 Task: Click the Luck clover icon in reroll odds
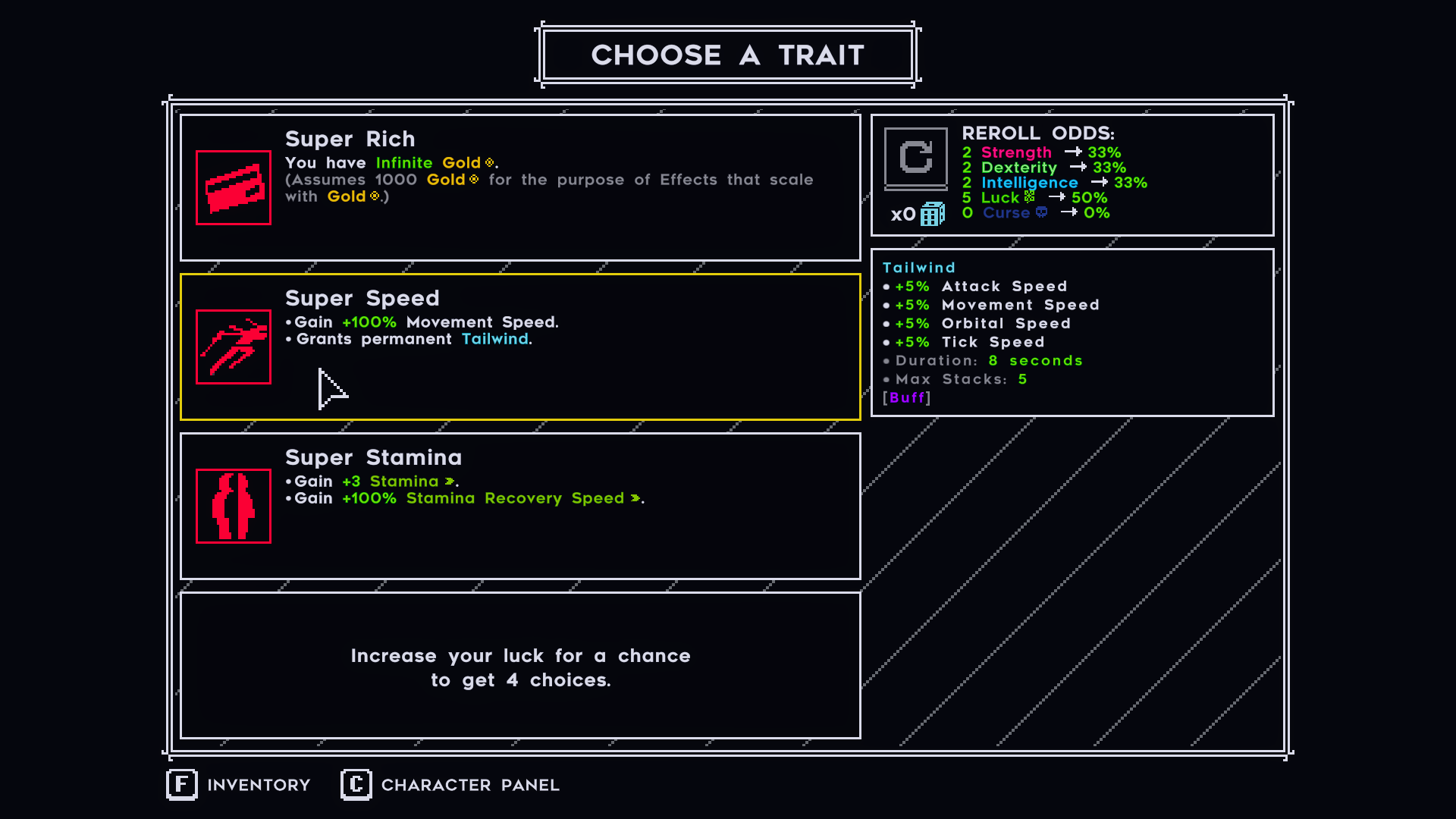pos(1029,197)
